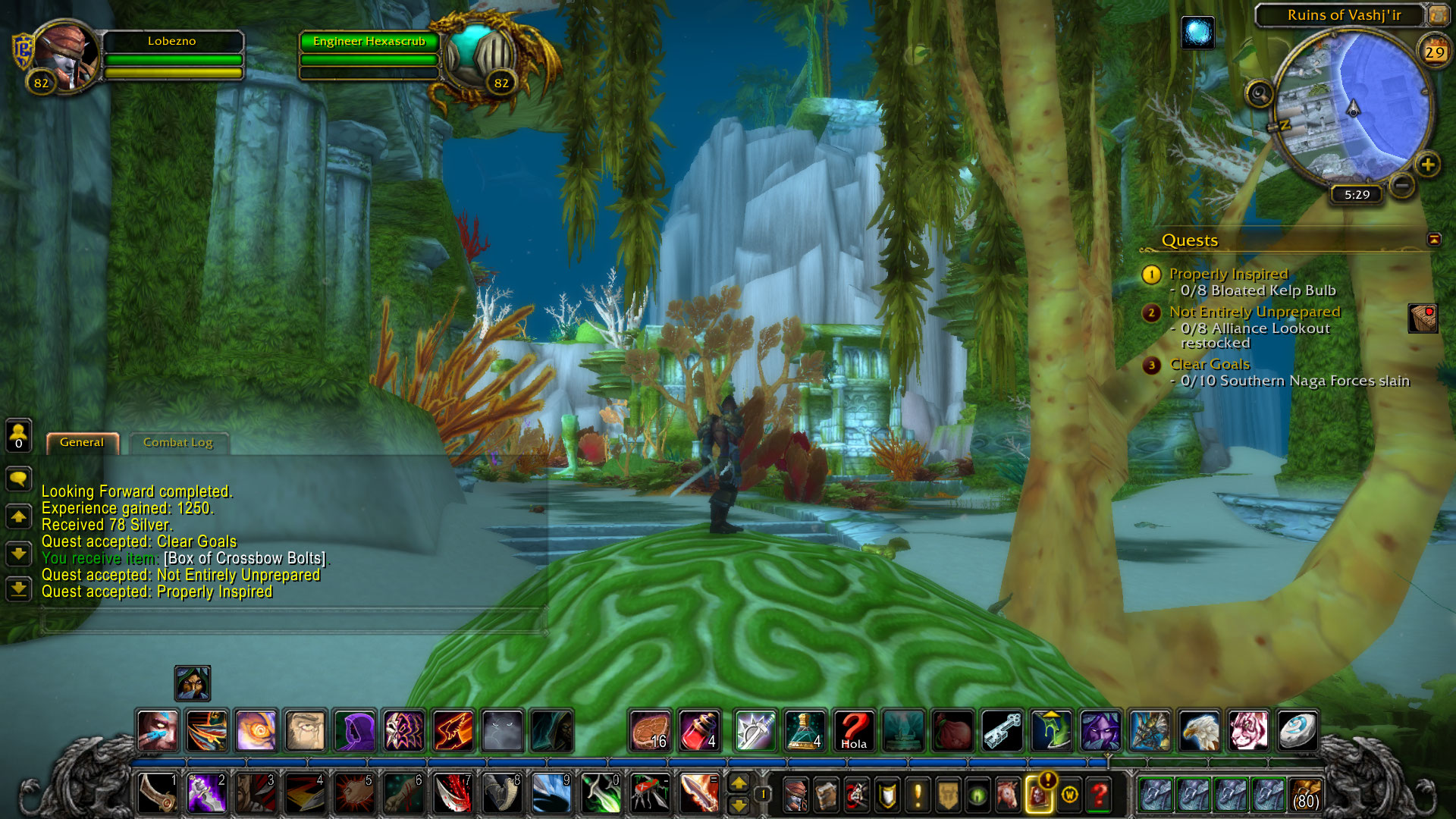Click the Hola macro button

[853, 731]
